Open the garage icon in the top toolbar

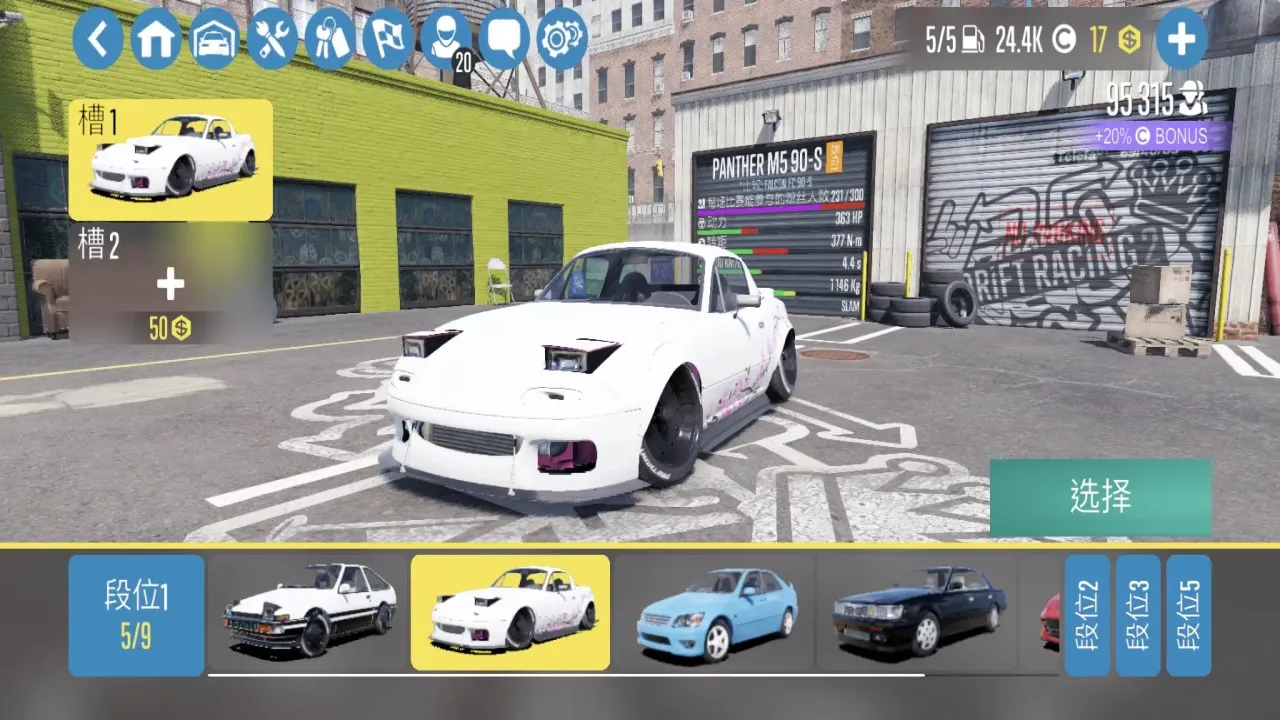tap(214, 40)
